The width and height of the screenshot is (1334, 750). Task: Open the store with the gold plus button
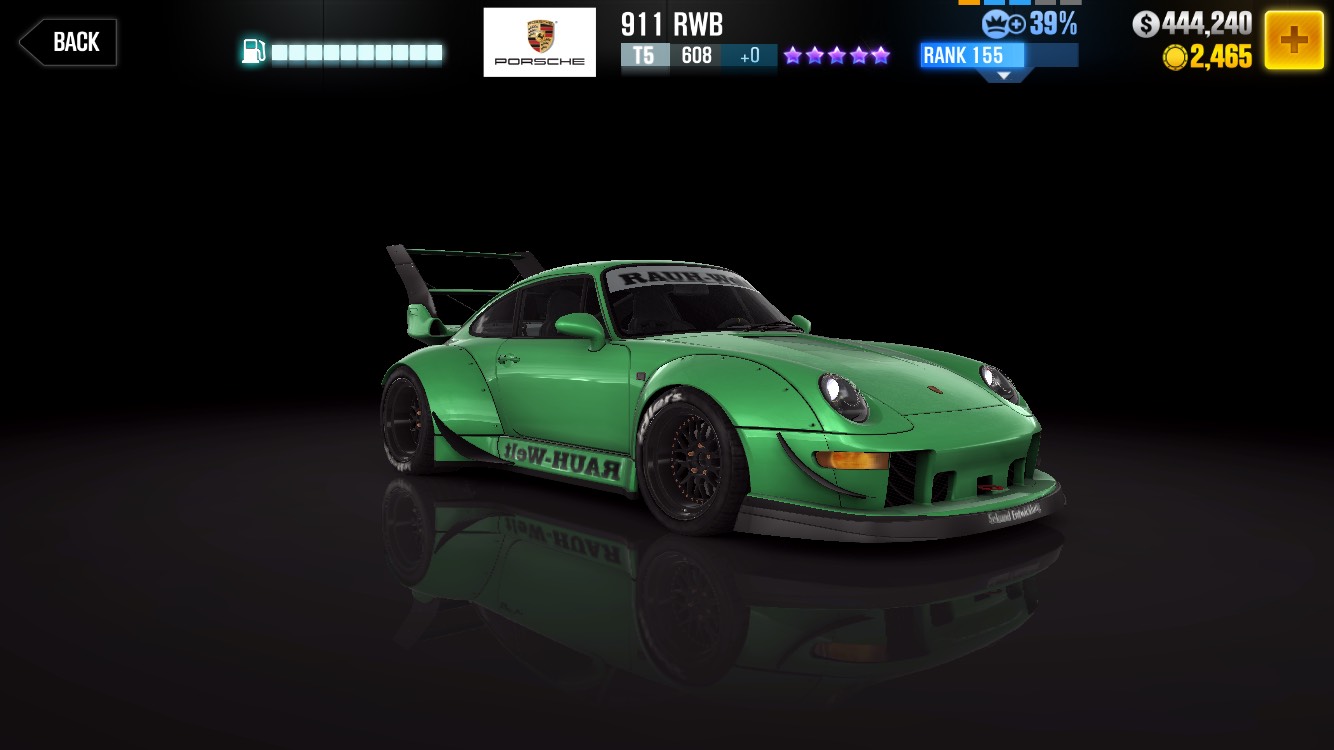click(x=1293, y=40)
